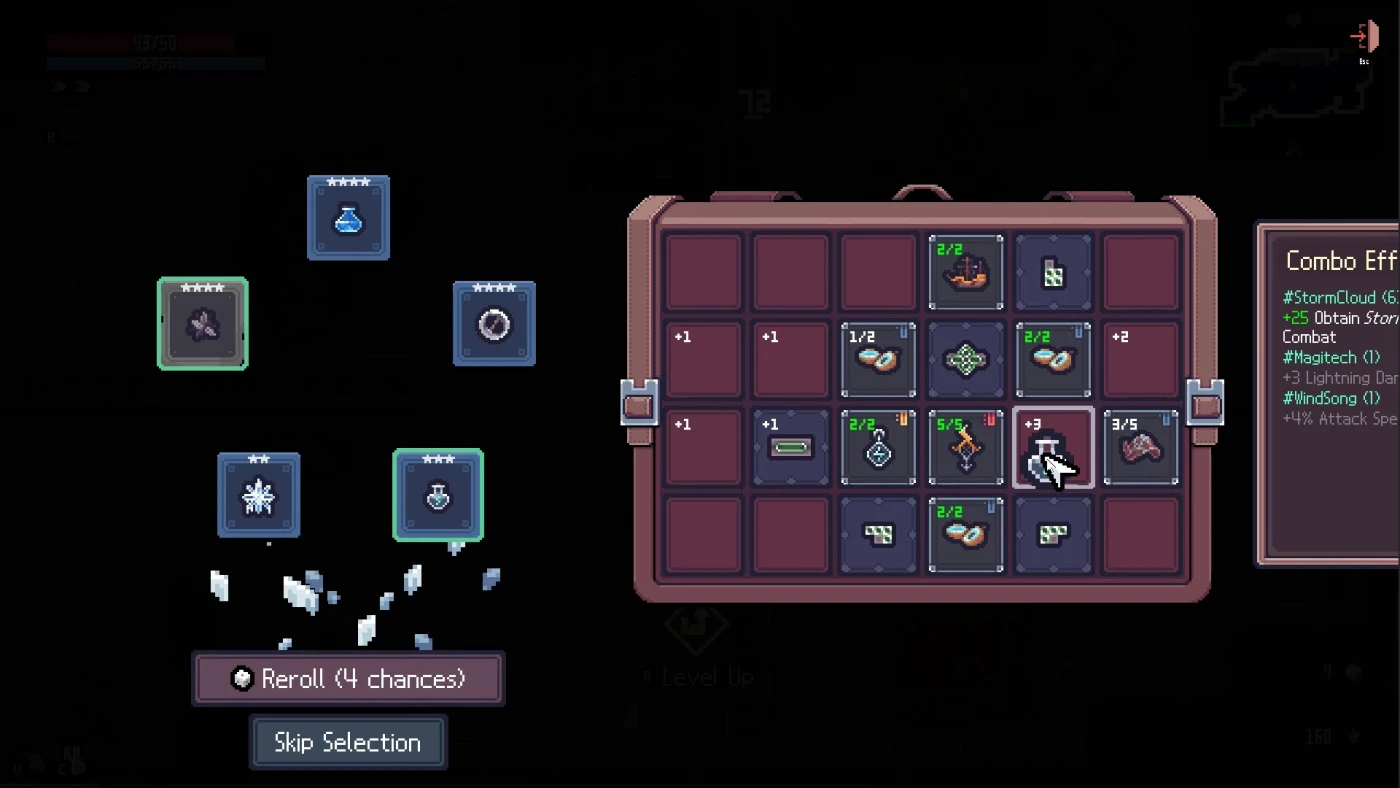
Task: Choose the two-star ice crystal reward
Action: click(x=259, y=495)
